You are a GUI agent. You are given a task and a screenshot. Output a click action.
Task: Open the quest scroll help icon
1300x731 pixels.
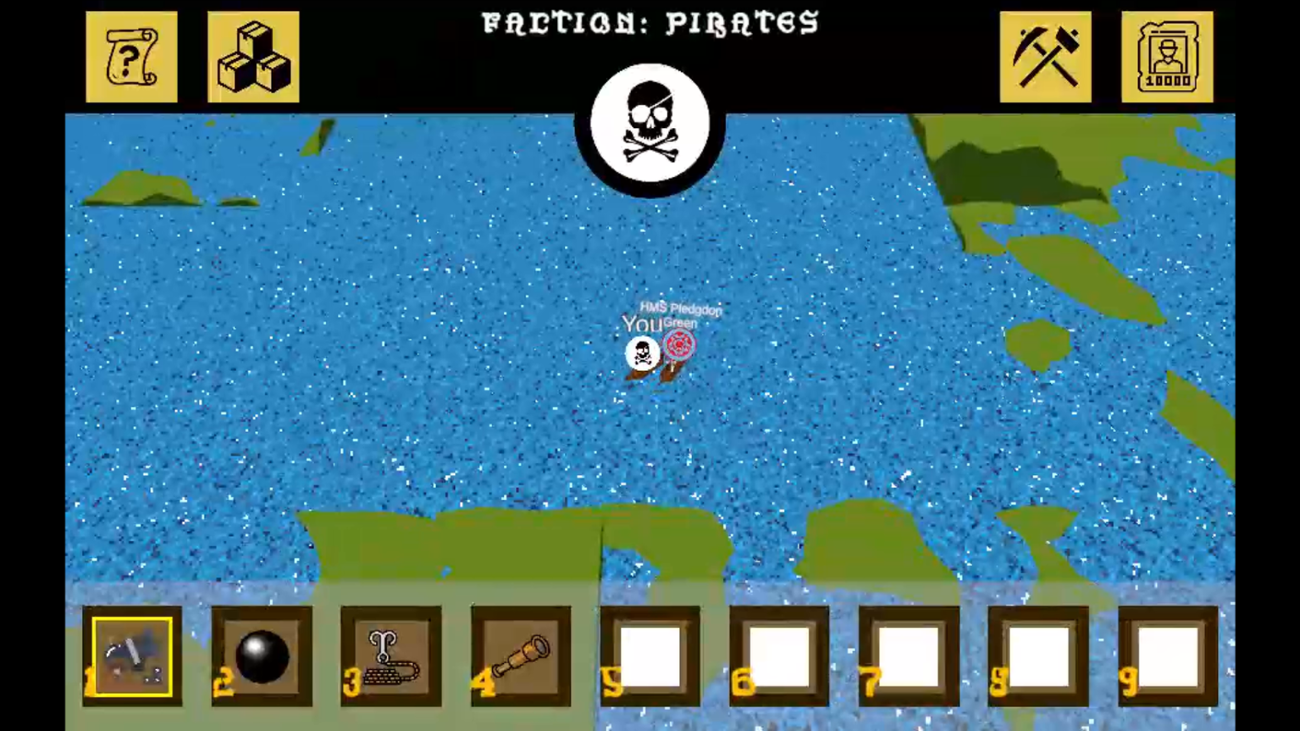coord(131,55)
